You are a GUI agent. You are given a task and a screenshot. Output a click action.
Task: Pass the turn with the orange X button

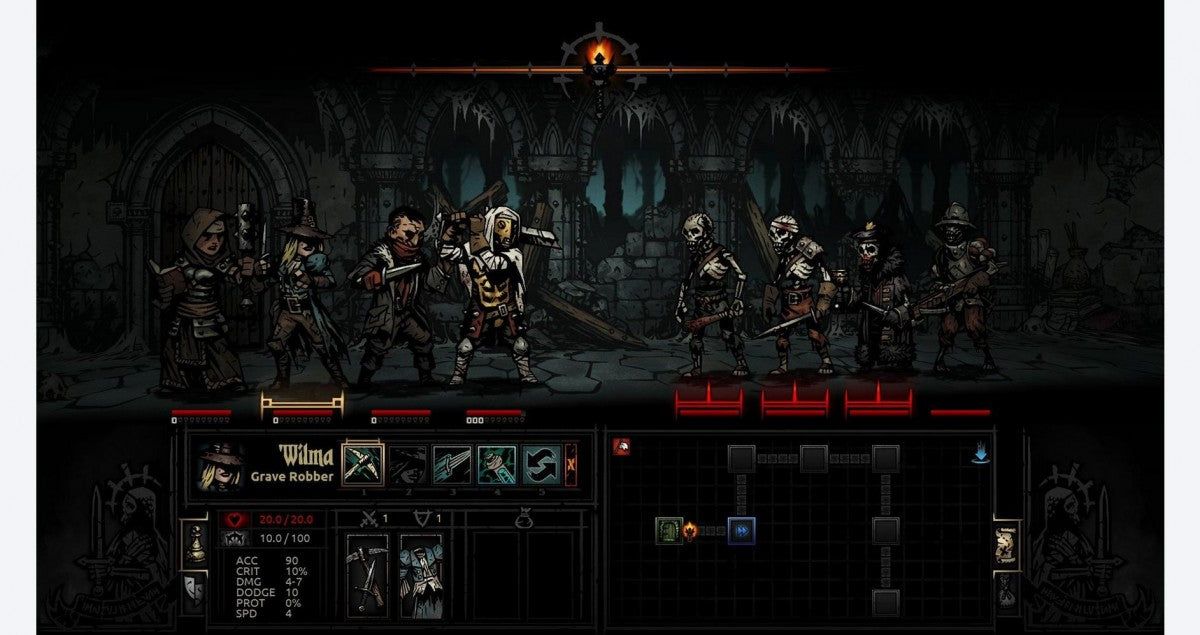click(x=571, y=465)
